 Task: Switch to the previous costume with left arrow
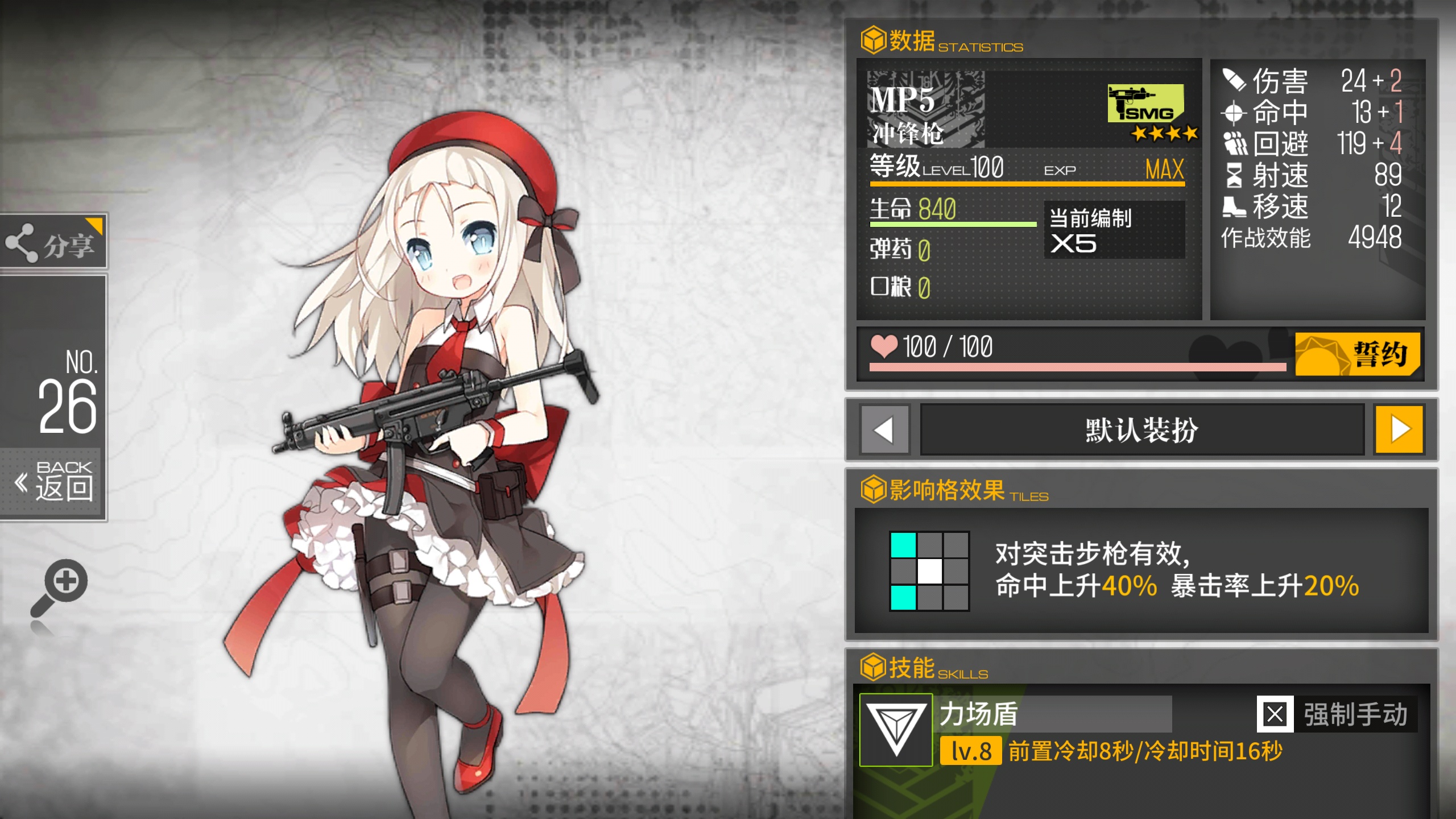click(x=883, y=429)
